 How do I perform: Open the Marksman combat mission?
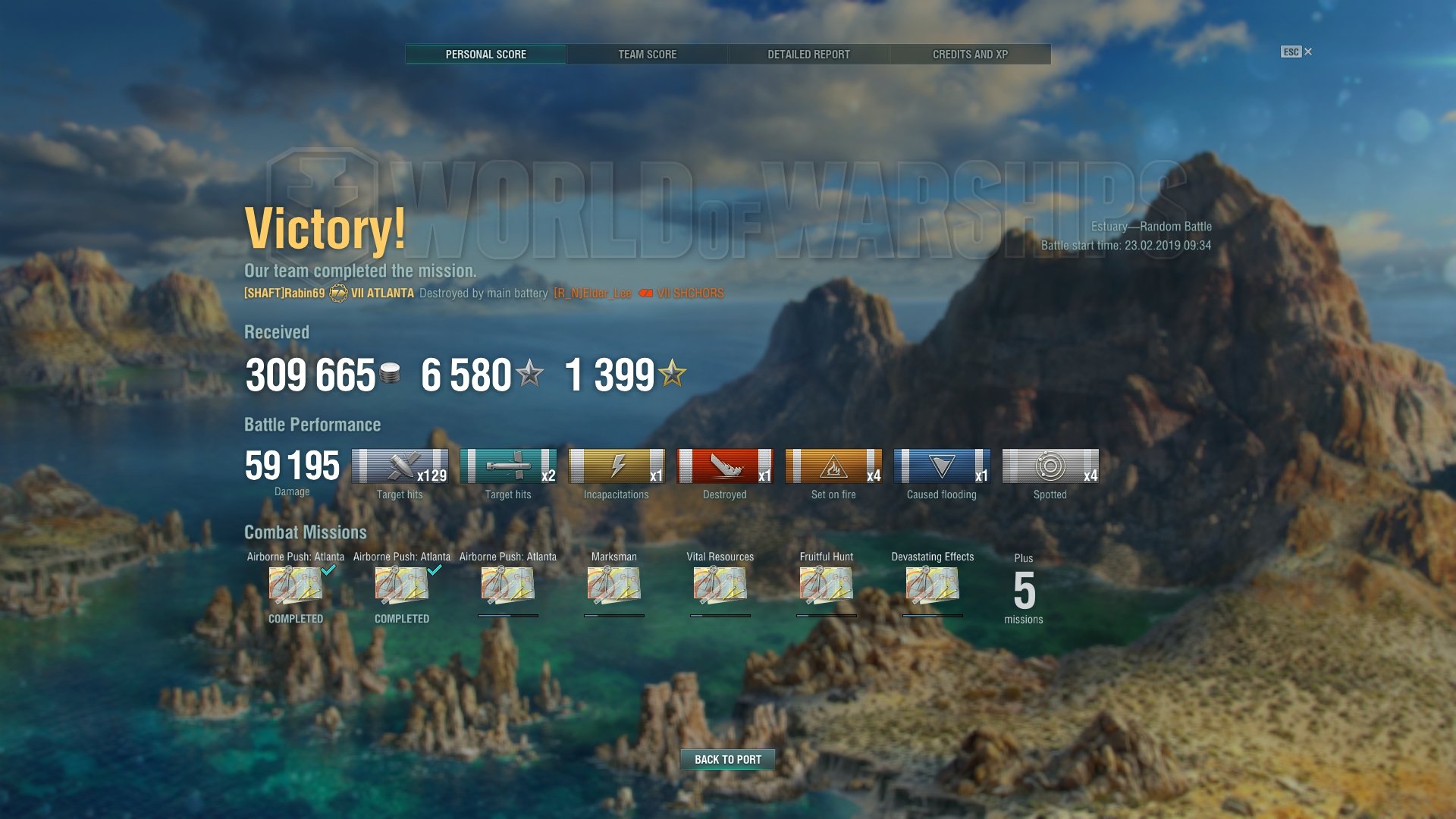(613, 585)
